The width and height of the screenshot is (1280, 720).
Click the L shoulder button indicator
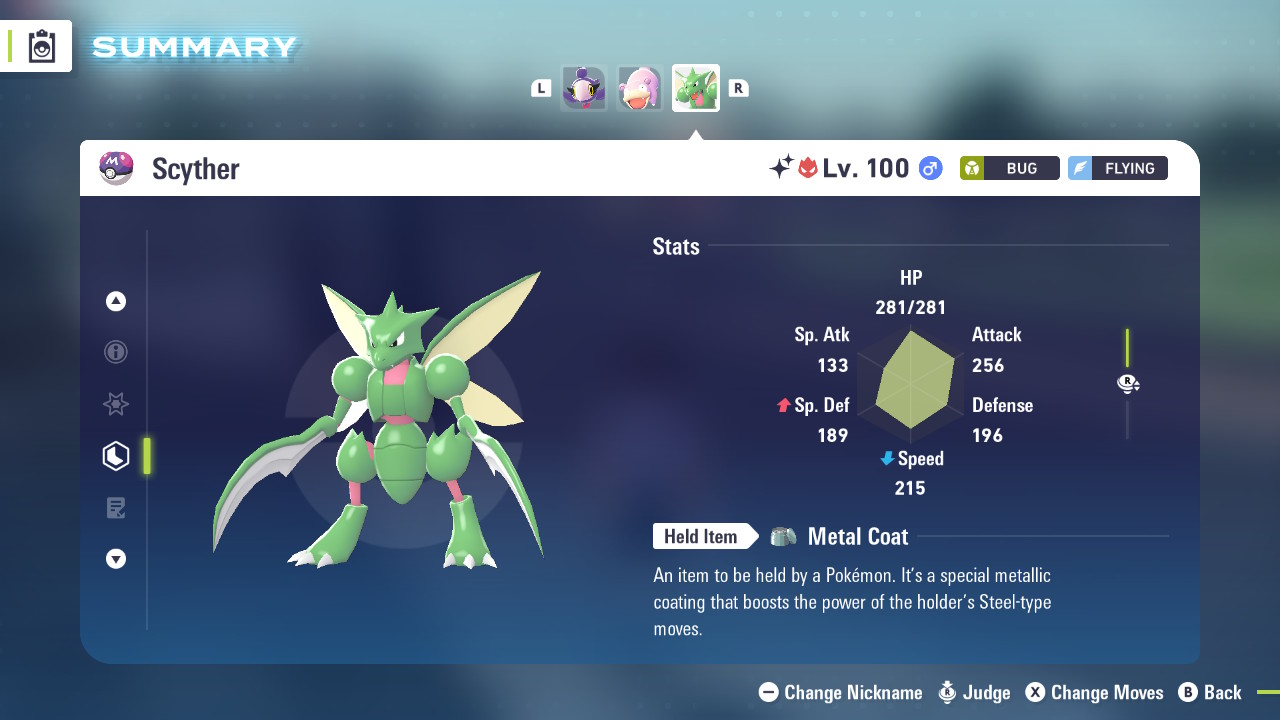[541, 88]
